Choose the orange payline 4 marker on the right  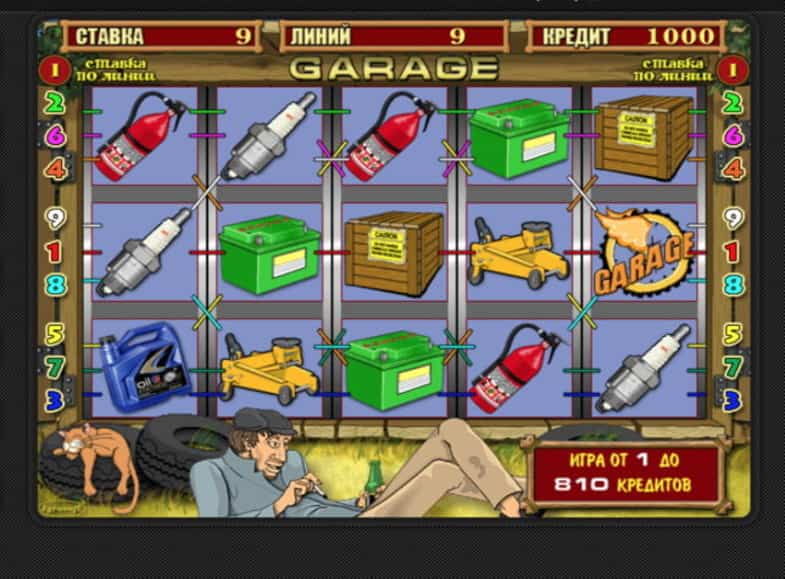(x=732, y=168)
